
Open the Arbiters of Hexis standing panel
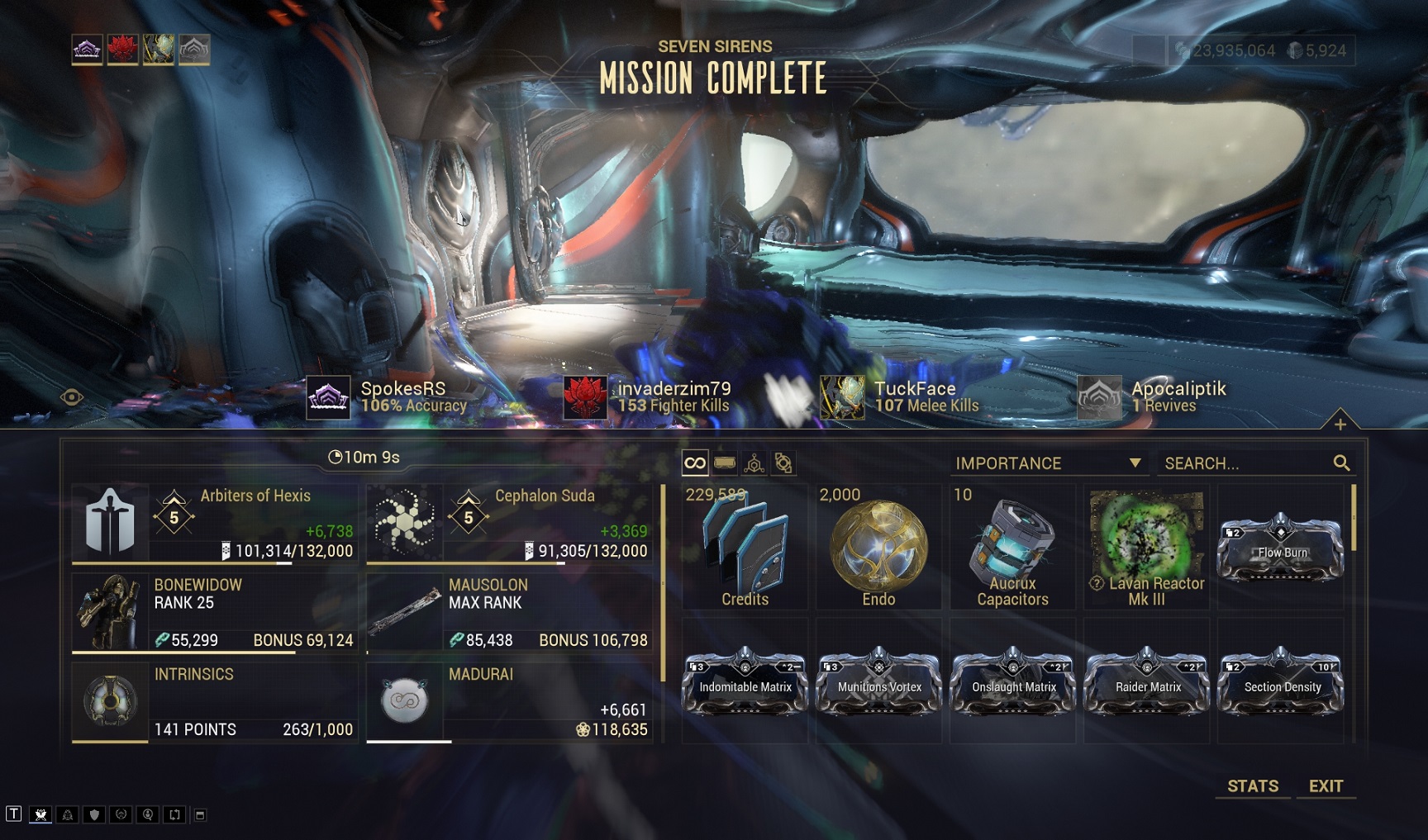coord(215,523)
